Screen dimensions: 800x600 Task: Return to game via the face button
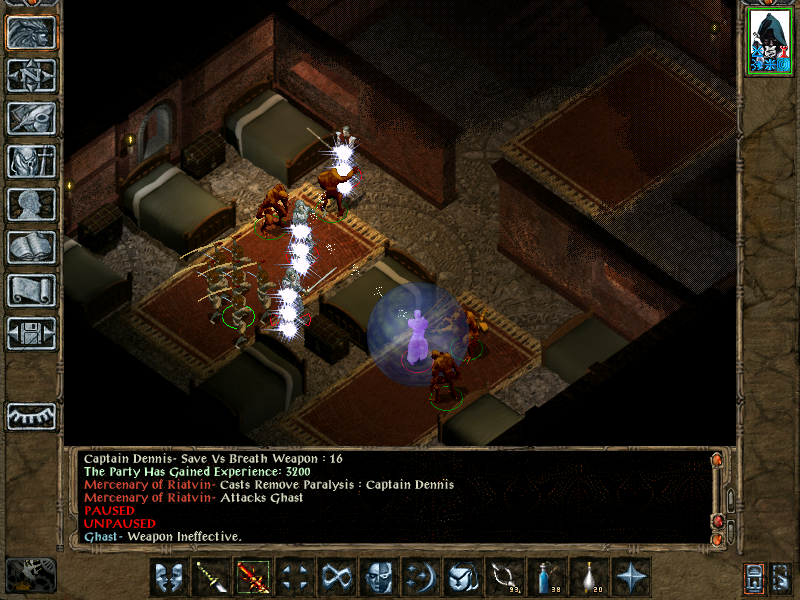(x=31, y=33)
